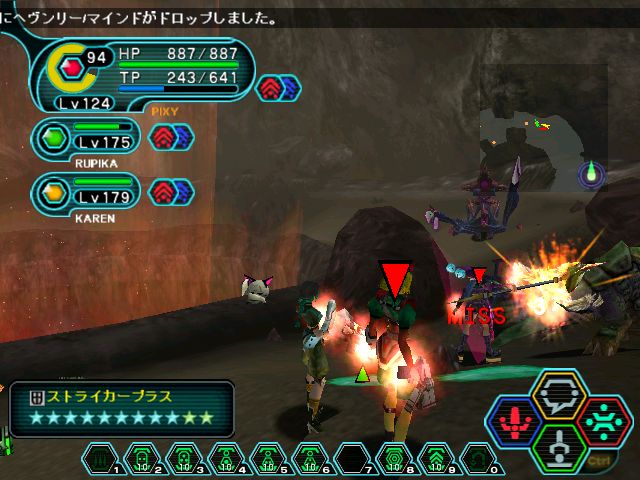Select quick-bar slot number 1
This screenshot has width=640, height=480.
(x=99, y=459)
